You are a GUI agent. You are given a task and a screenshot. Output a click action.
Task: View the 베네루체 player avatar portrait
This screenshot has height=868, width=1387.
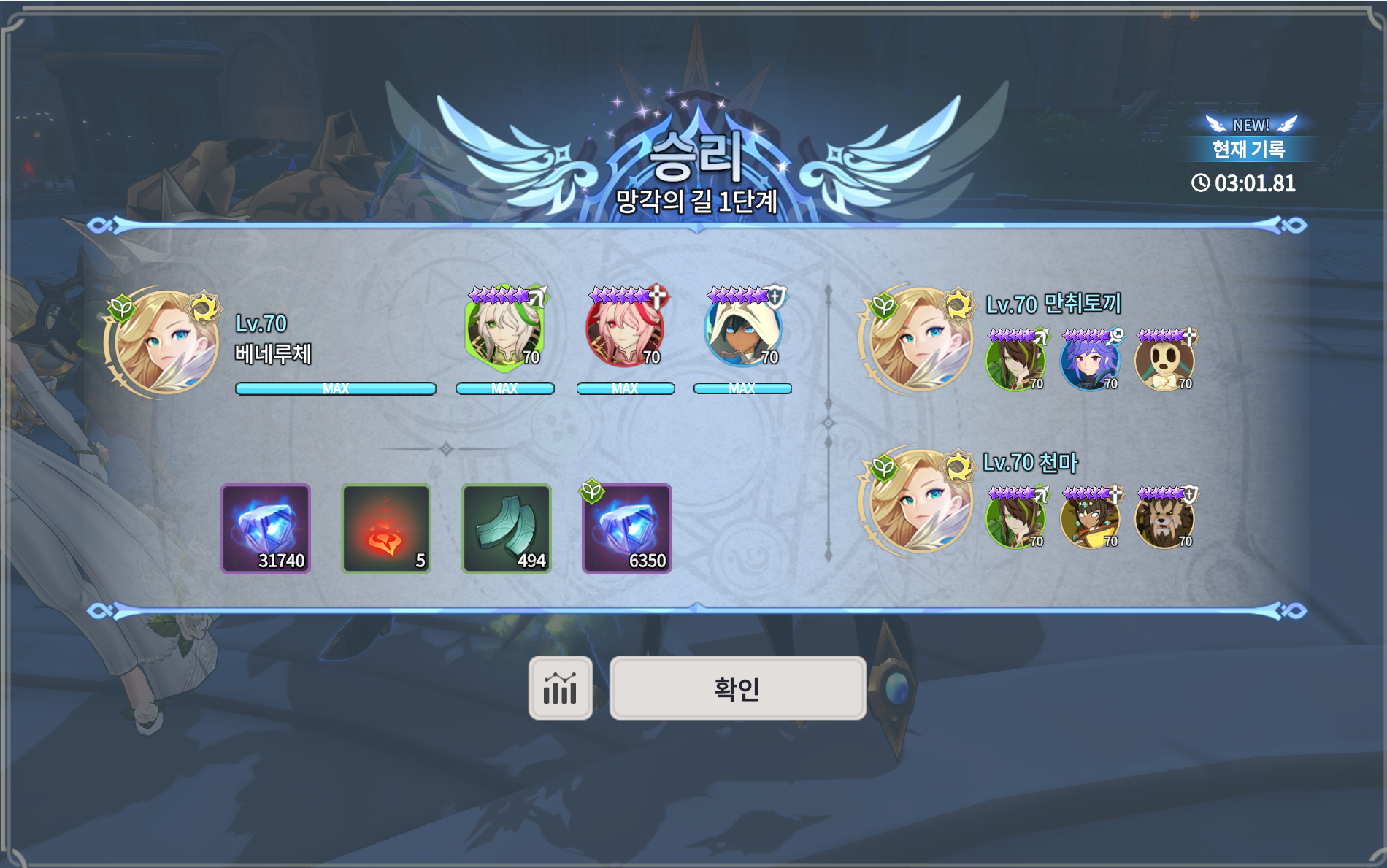click(166, 342)
